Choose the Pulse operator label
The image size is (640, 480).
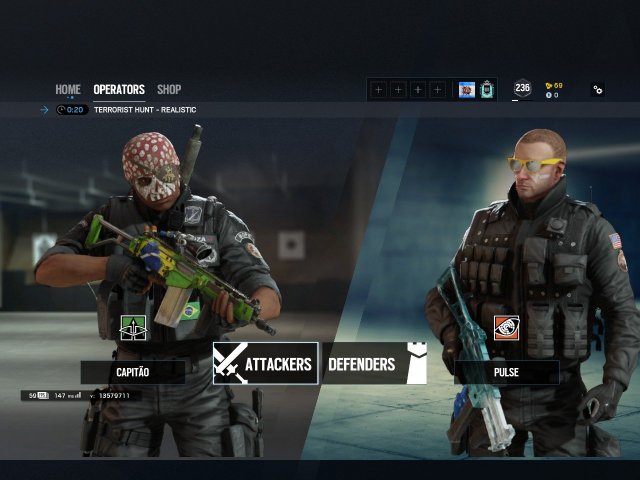coord(506,372)
